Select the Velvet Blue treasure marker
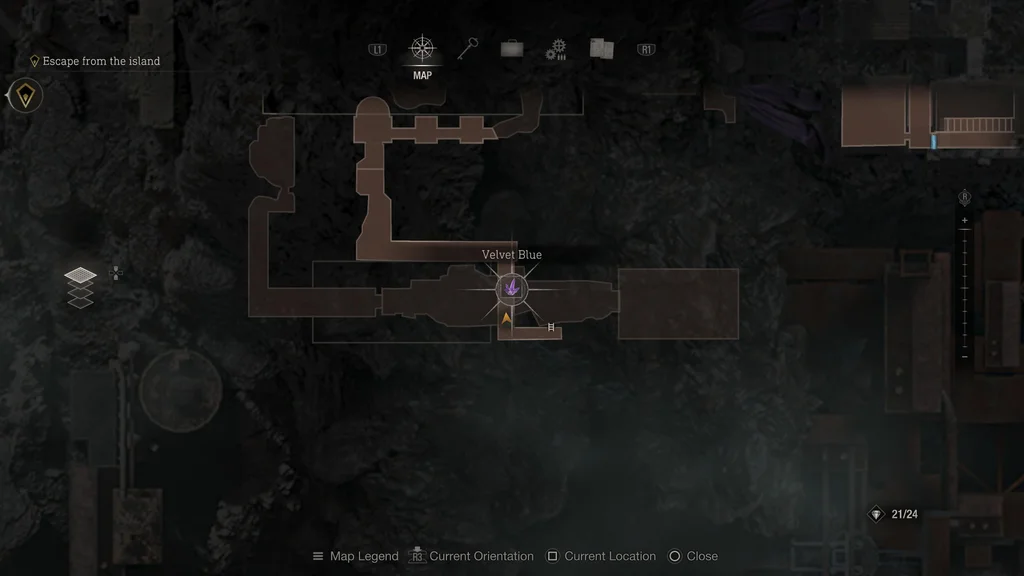Image resolution: width=1024 pixels, height=576 pixels. coord(512,289)
